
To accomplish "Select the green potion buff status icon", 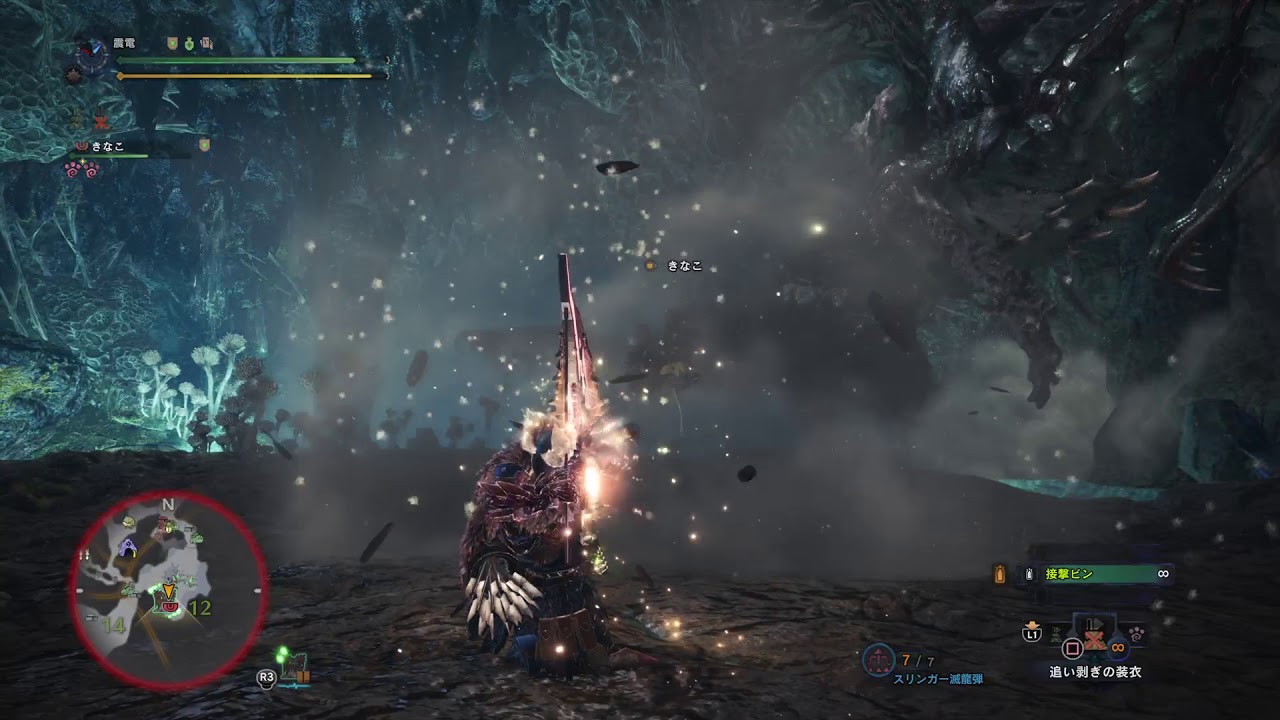I will click(188, 44).
